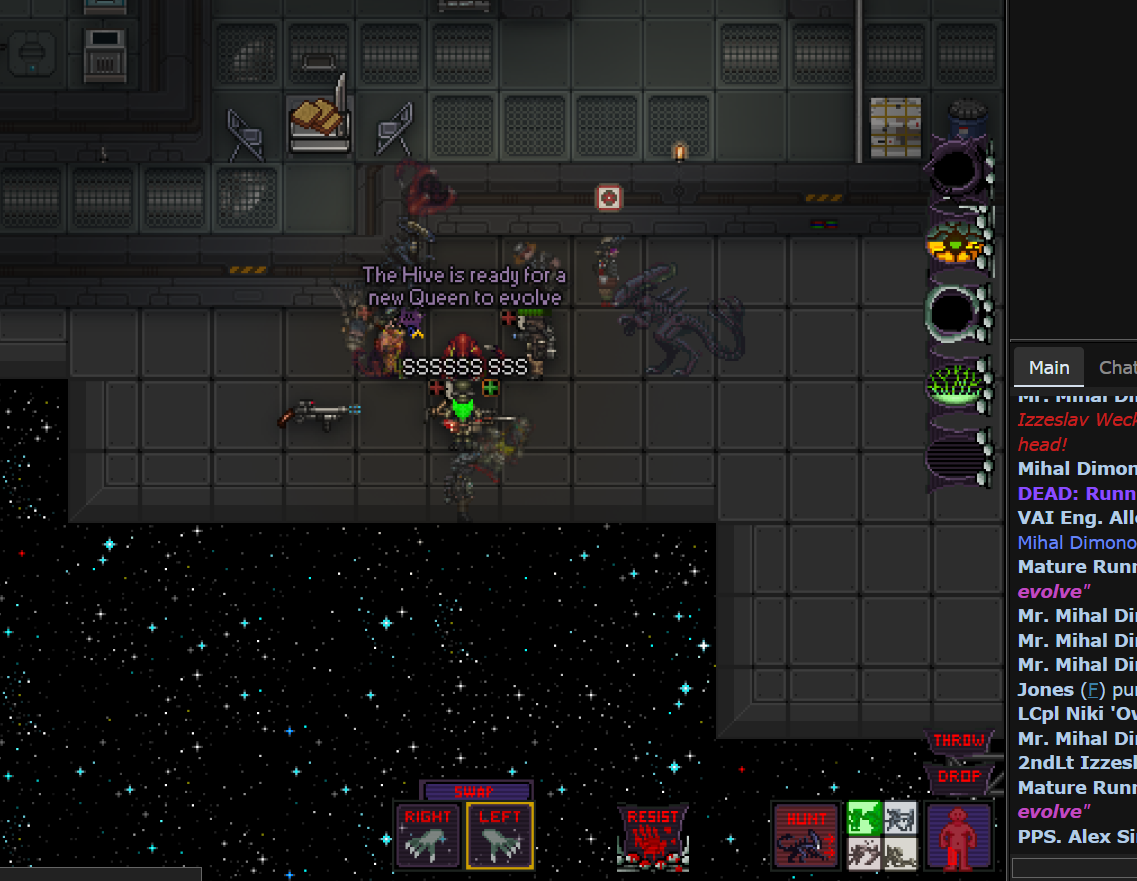This screenshot has width=1137, height=881.
Task: Click the SWAP hands button
Action: (x=475, y=791)
